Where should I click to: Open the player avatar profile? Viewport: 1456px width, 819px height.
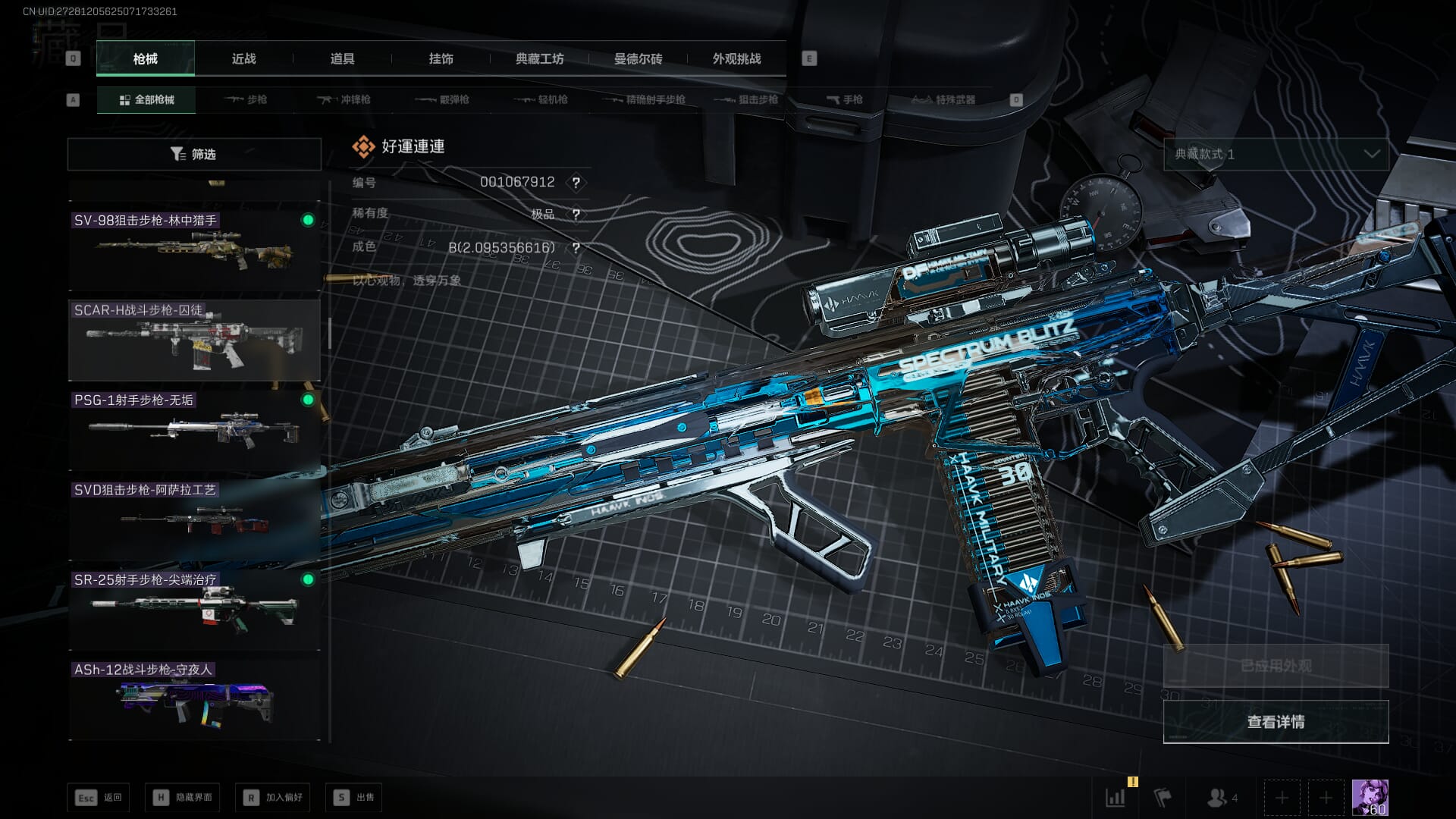[x=1370, y=797]
